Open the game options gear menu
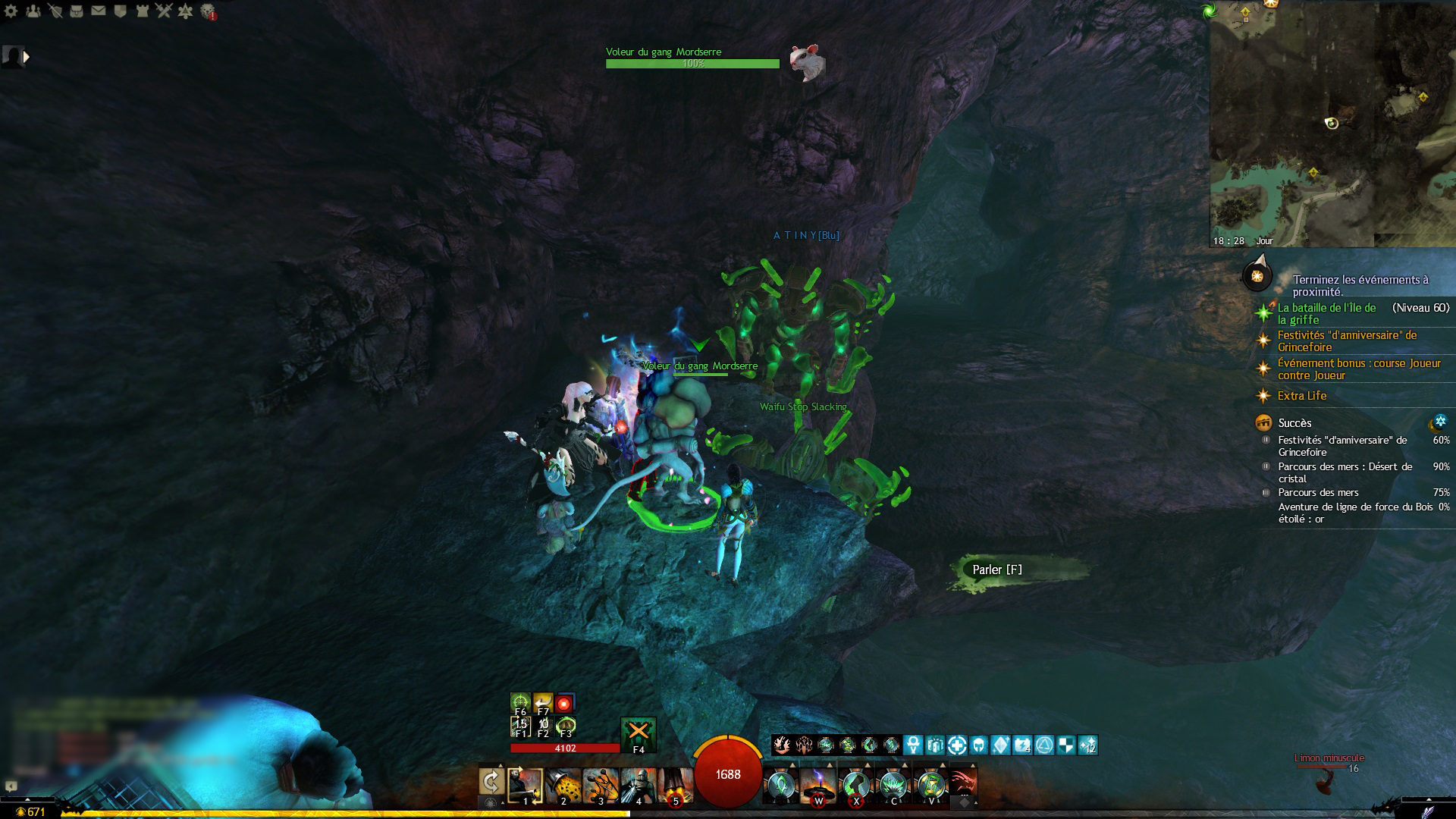Screen dimensions: 1456x819 [x=11, y=11]
